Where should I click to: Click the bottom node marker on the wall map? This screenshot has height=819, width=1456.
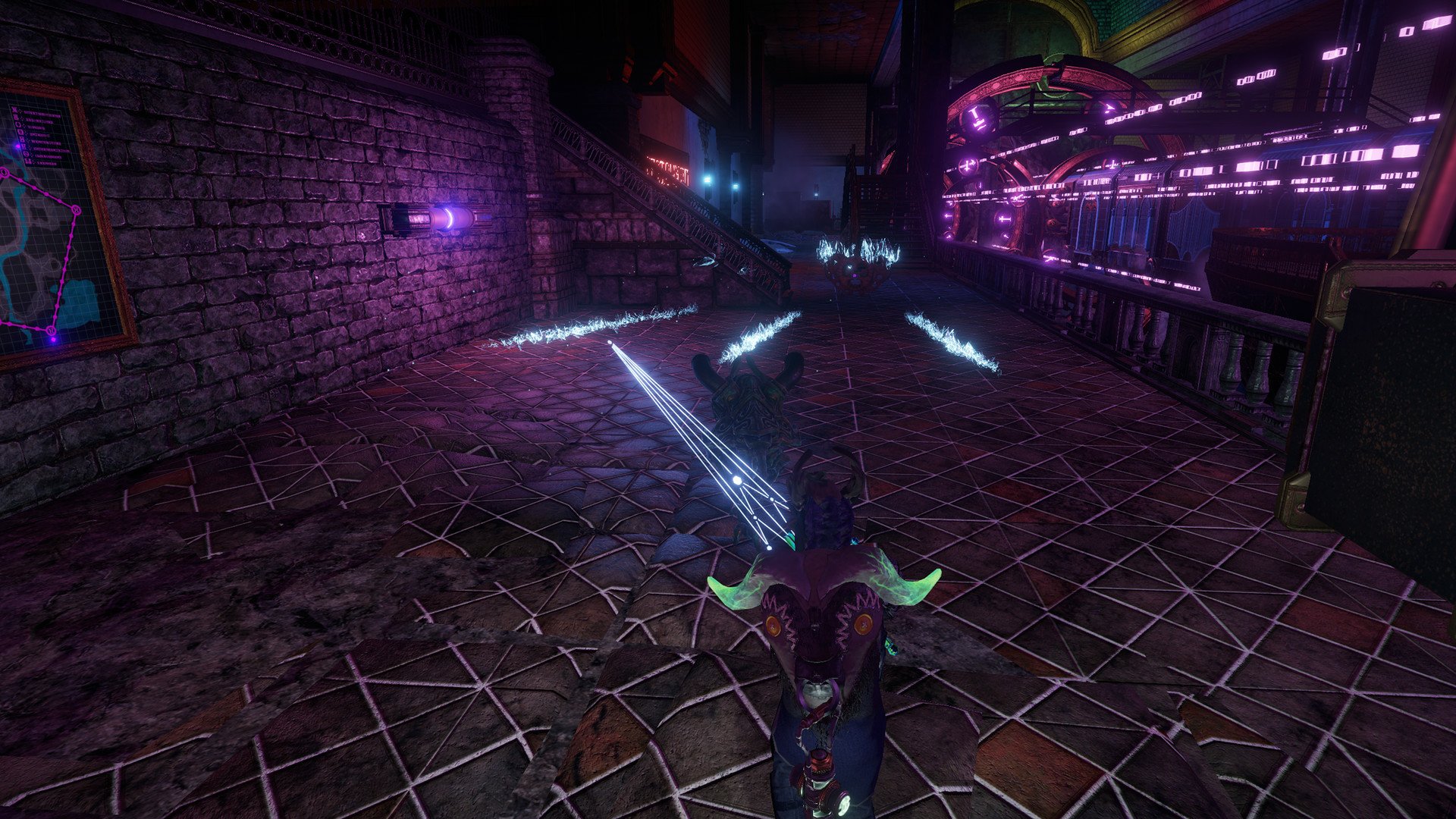pyautogui.click(x=52, y=329)
